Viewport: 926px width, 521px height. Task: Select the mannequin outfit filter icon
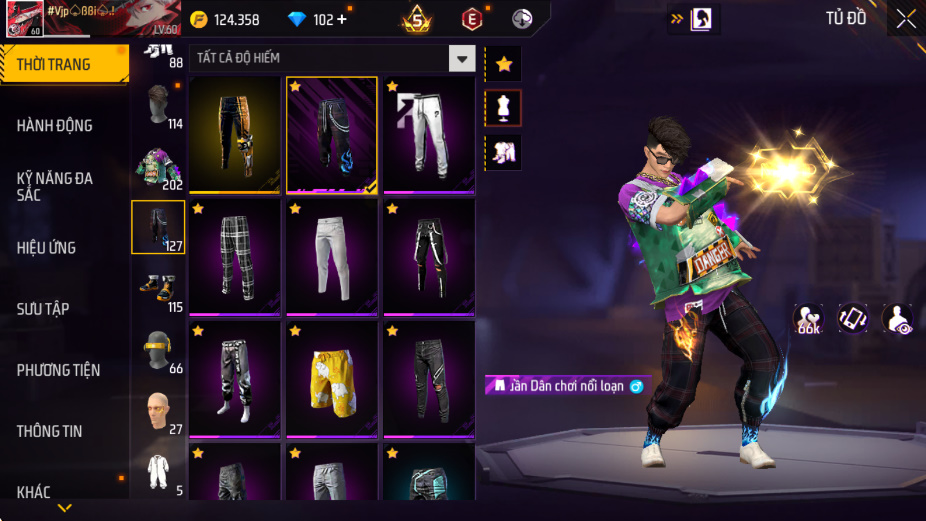pos(503,108)
